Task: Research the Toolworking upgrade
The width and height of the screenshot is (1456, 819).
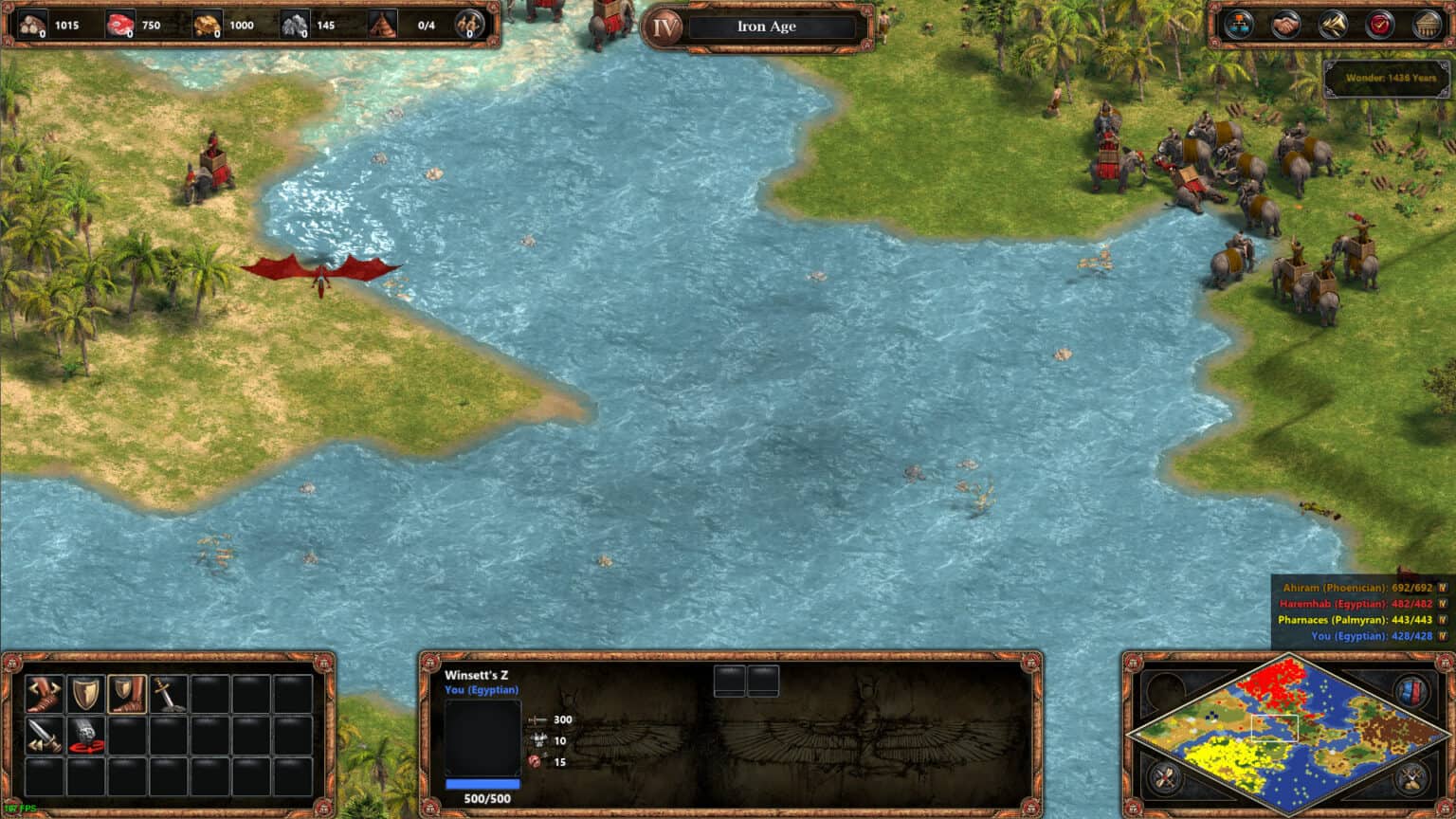Action: 44,694
